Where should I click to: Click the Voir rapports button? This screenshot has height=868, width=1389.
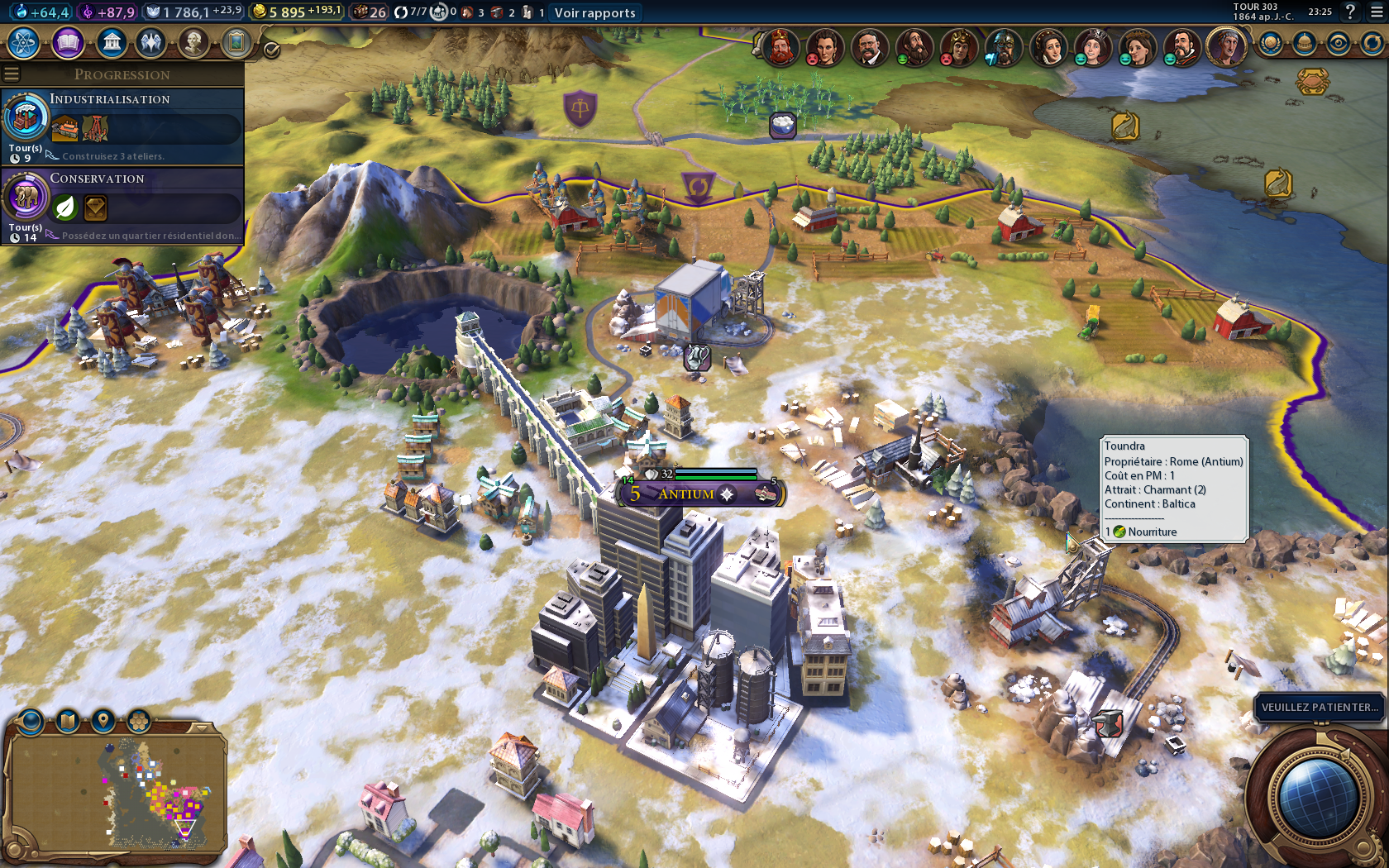pos(594,12)
